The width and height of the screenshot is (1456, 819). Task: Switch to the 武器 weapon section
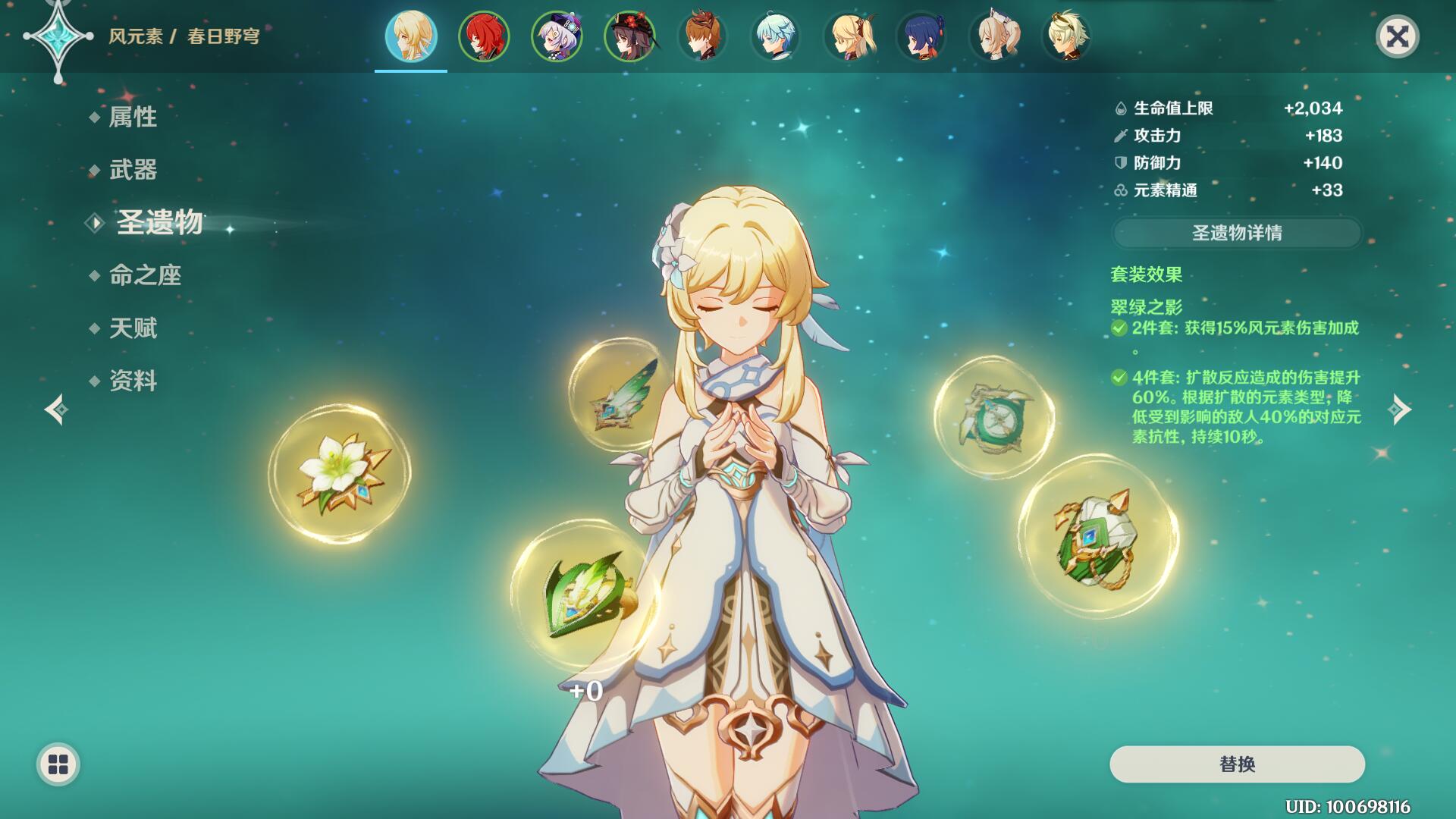tap(133, 170)
